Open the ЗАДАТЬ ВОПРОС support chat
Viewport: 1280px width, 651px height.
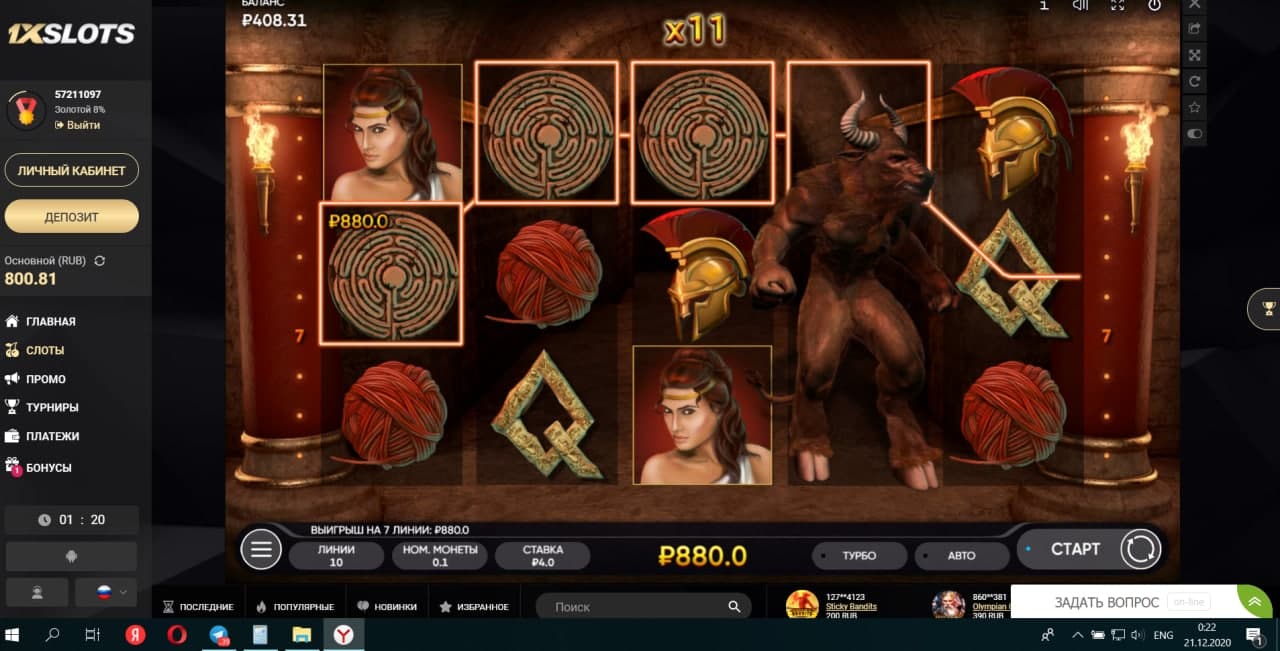(x=1106, y=602)
